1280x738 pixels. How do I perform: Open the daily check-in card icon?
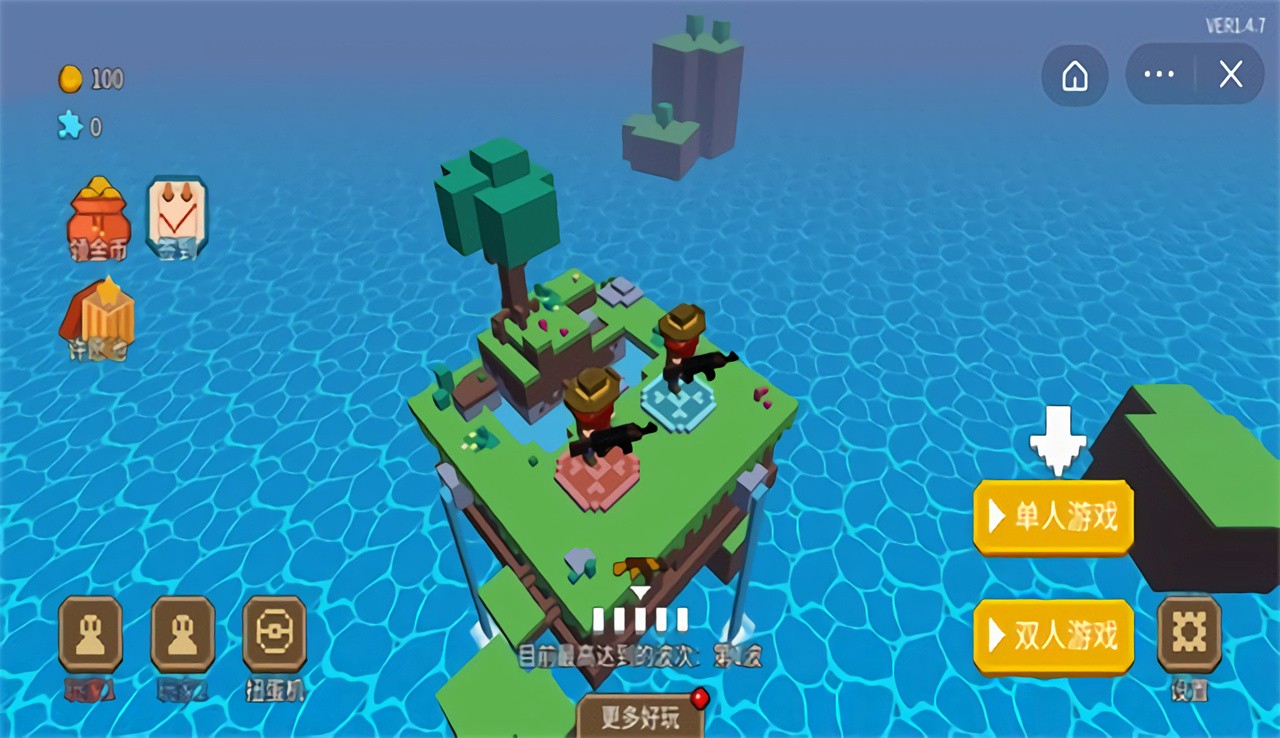pos(178,215)
